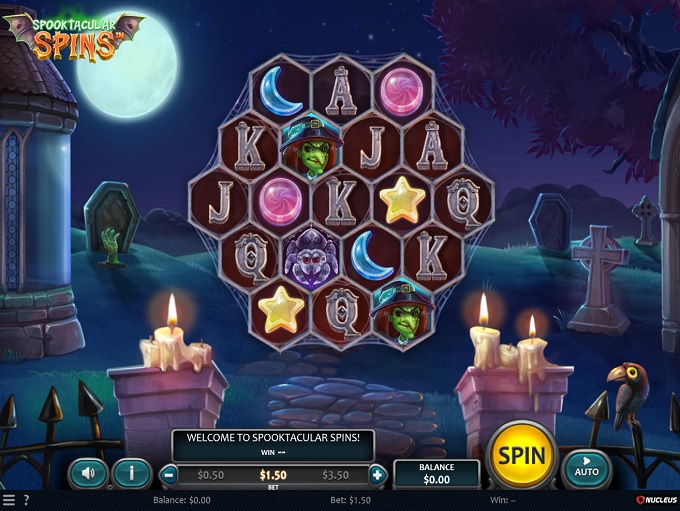
Task: Click the Nucleus logo link
Action: tap(655, 500)
